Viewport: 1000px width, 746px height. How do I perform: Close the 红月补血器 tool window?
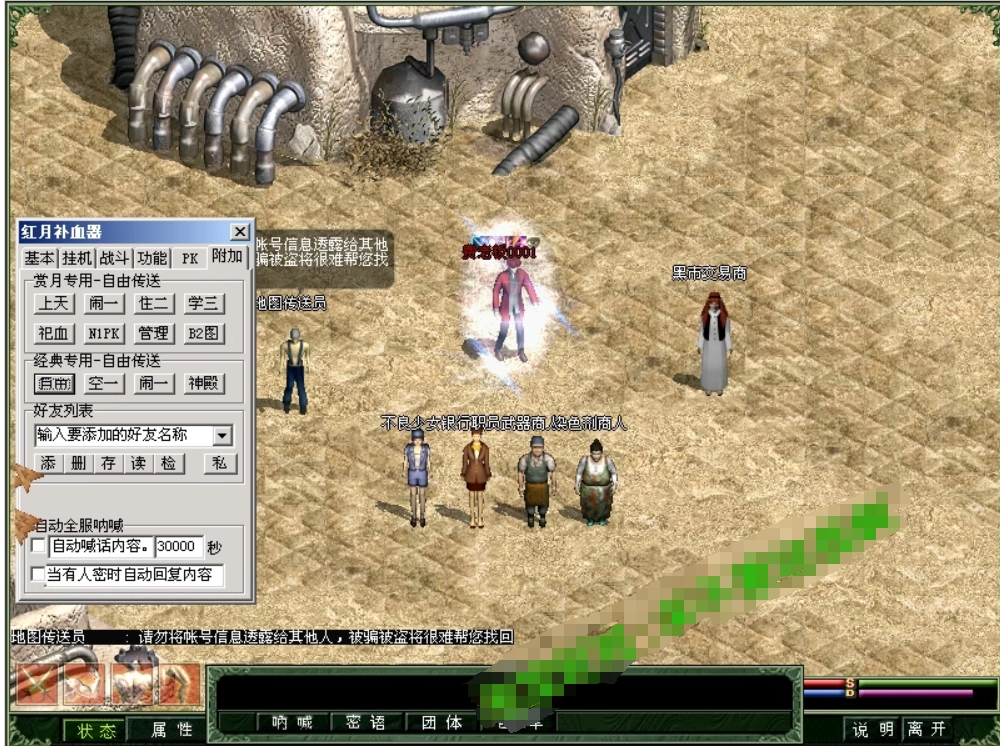coord(240,232)
